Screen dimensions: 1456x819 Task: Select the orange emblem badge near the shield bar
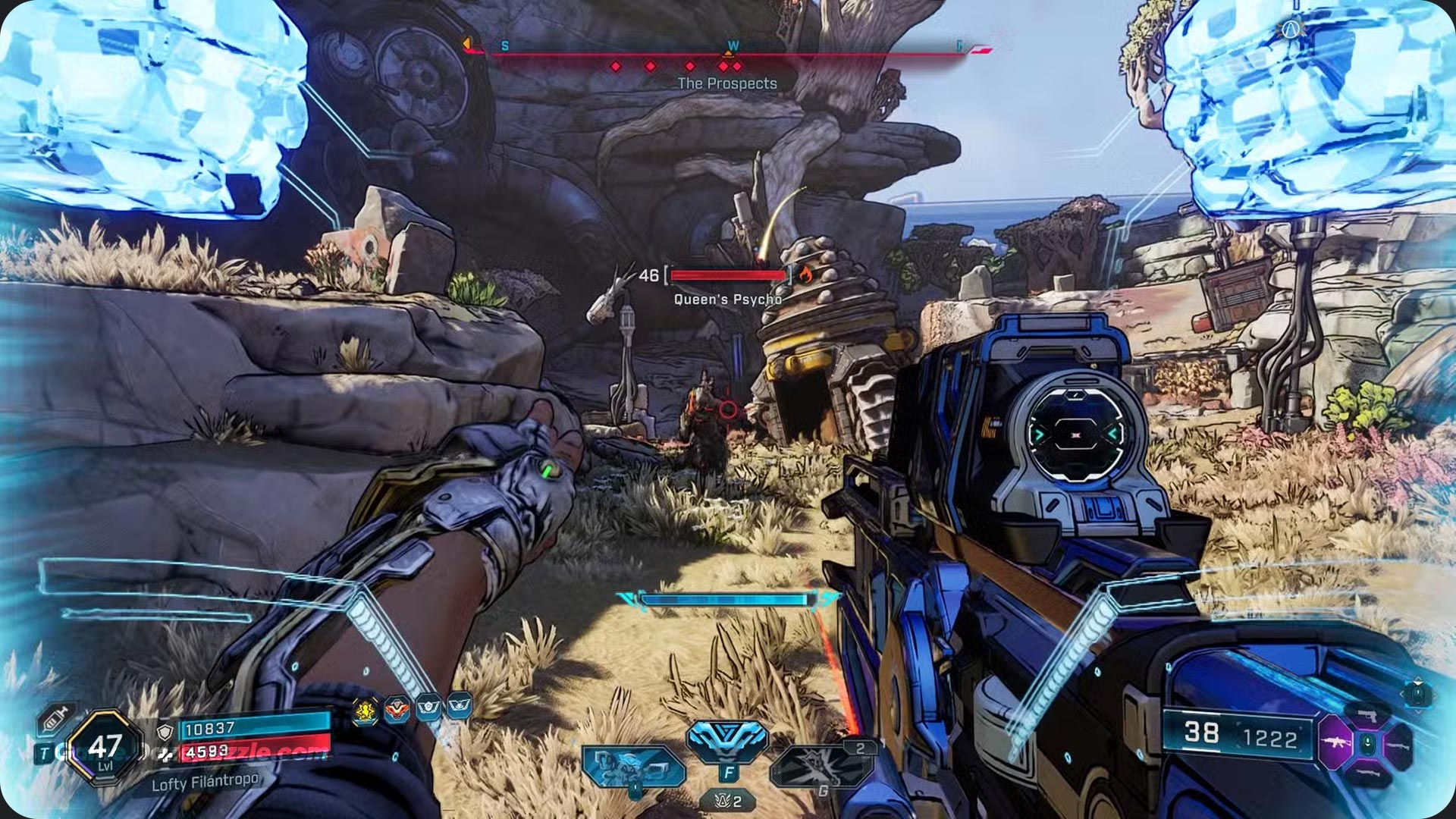tap(397, 708)
